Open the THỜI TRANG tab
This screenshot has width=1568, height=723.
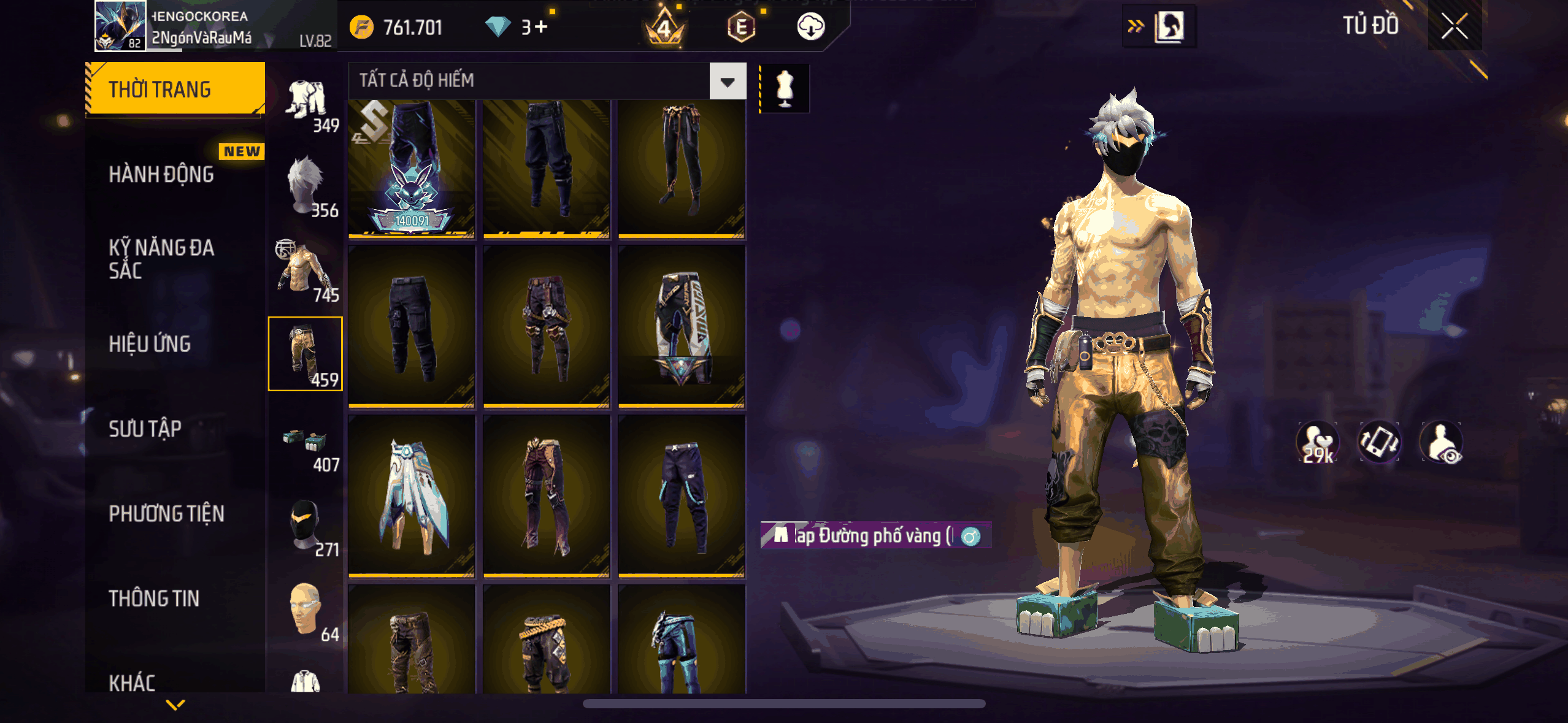(x=175, y=90)
